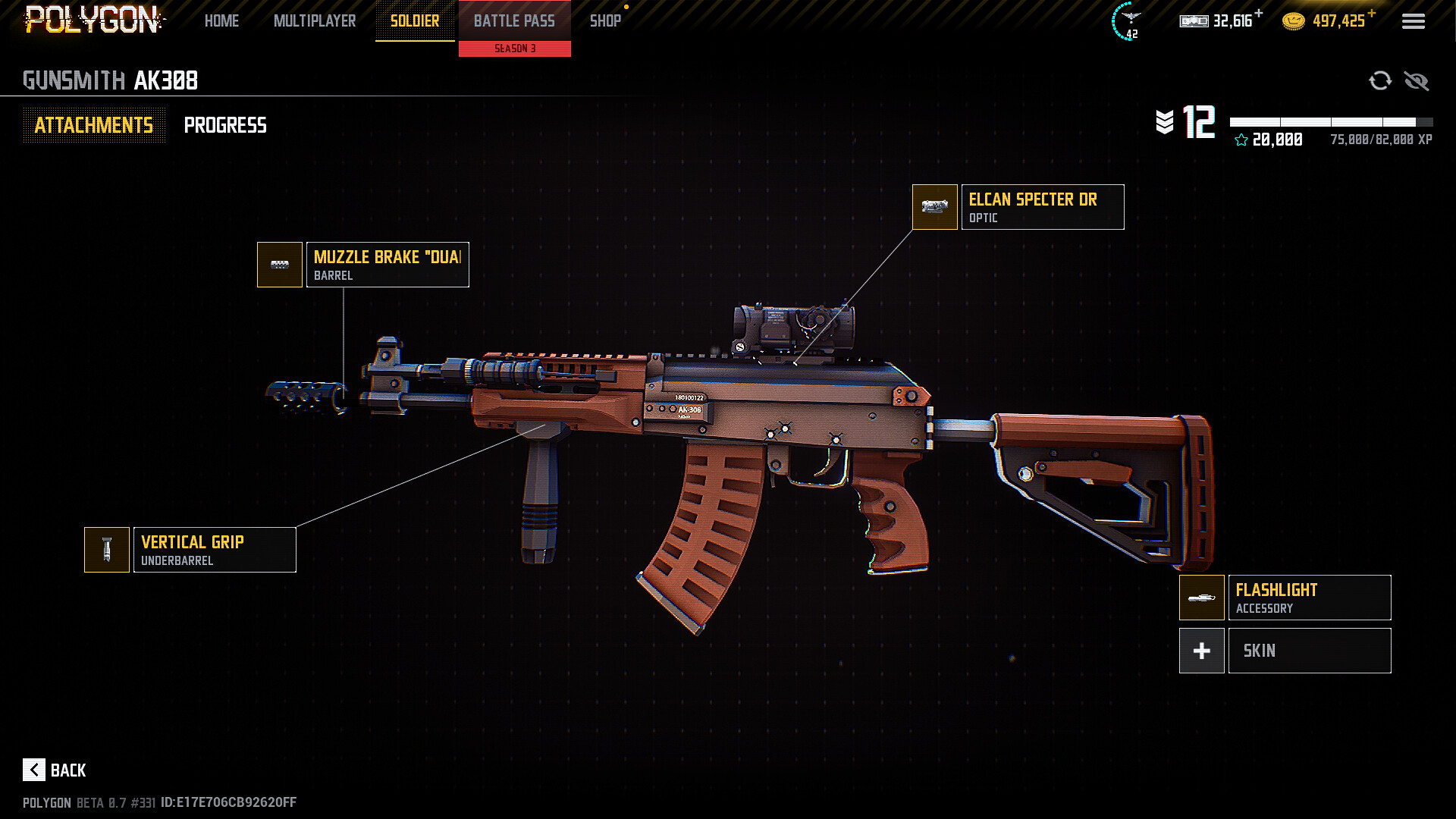Toggle attachment label visibility eye icon
Screen dimensions: 1456x819
click(x=1416, y=80)
